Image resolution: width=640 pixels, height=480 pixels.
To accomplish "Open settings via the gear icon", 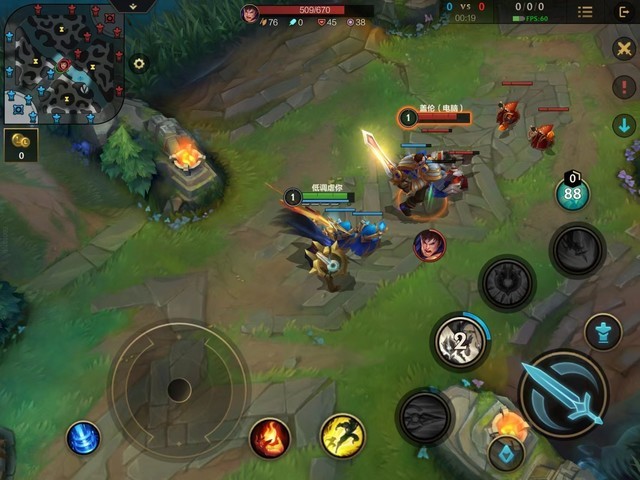I will pyautogui.click(x=139, y=63).
